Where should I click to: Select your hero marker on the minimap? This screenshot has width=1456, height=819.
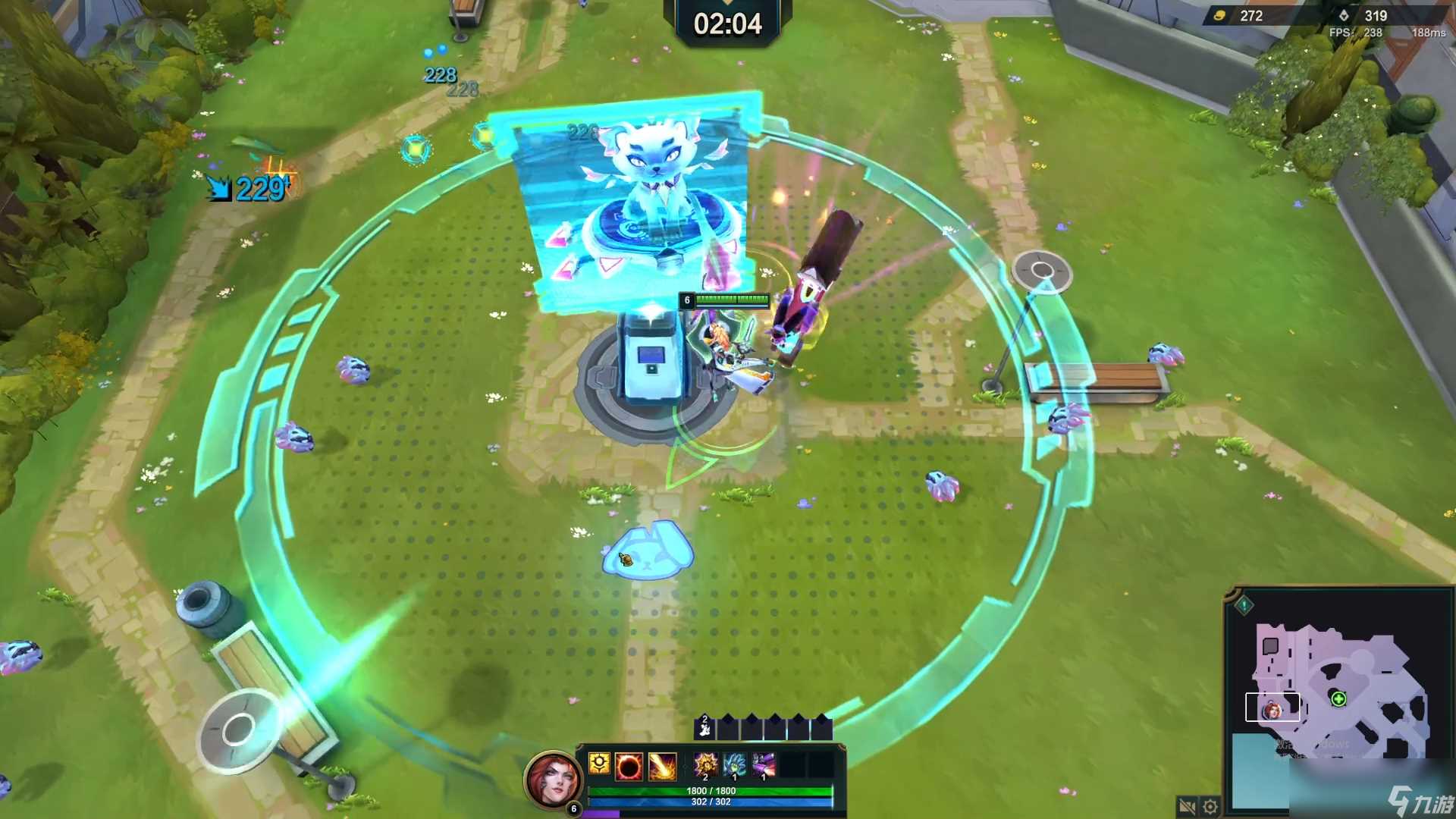tap(1272, 711)
